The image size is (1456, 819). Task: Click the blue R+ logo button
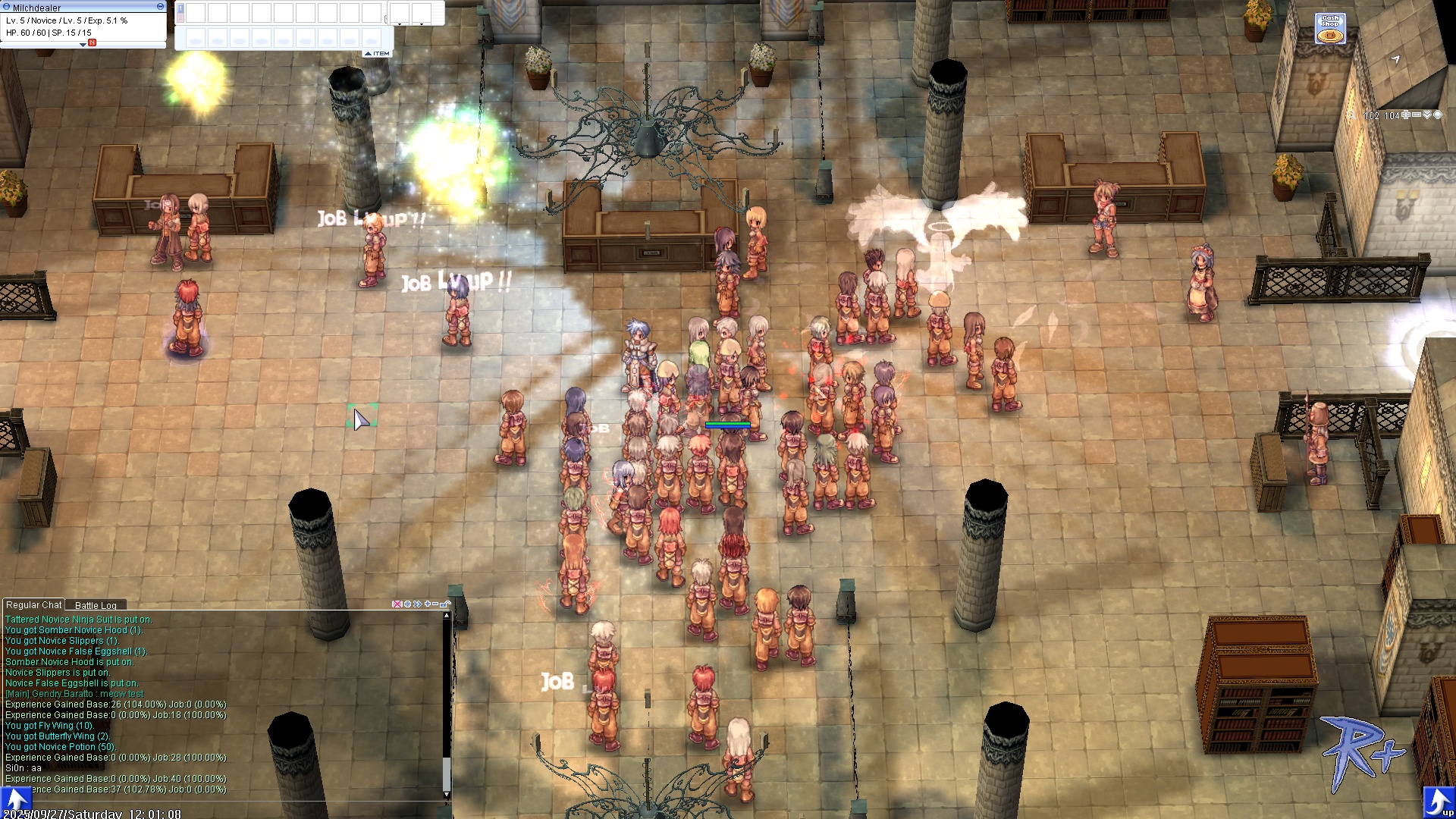[1362, 747]
